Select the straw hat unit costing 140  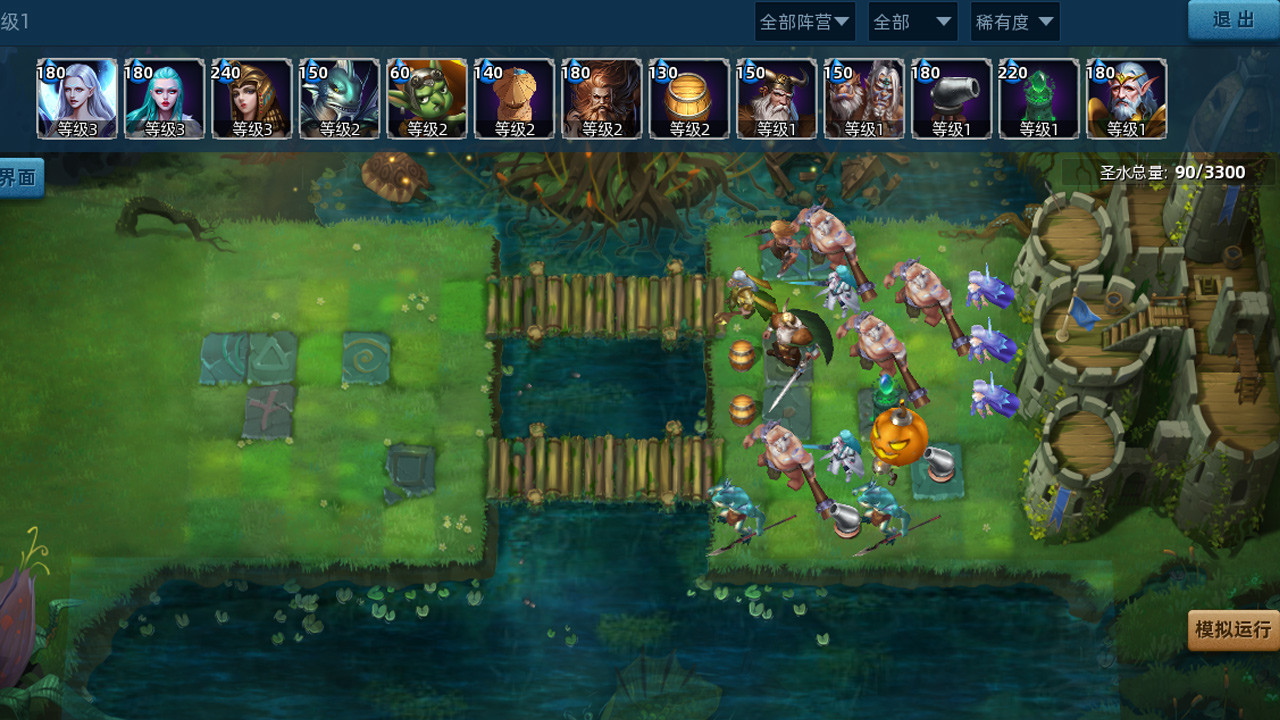(x=513, y=98)
